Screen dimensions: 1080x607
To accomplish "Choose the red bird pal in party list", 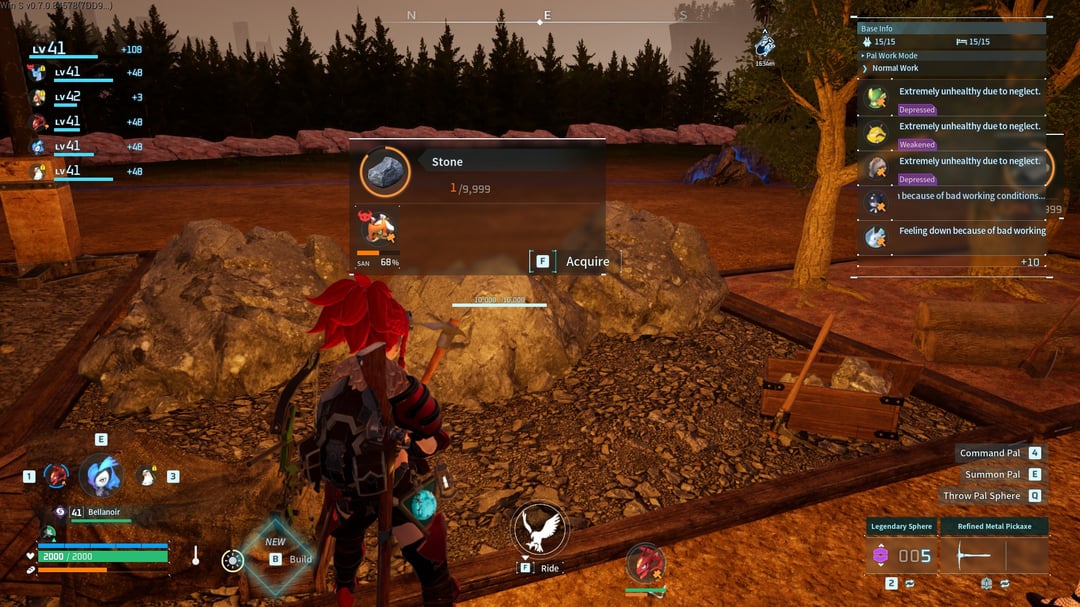I will [x=39, y=122].
